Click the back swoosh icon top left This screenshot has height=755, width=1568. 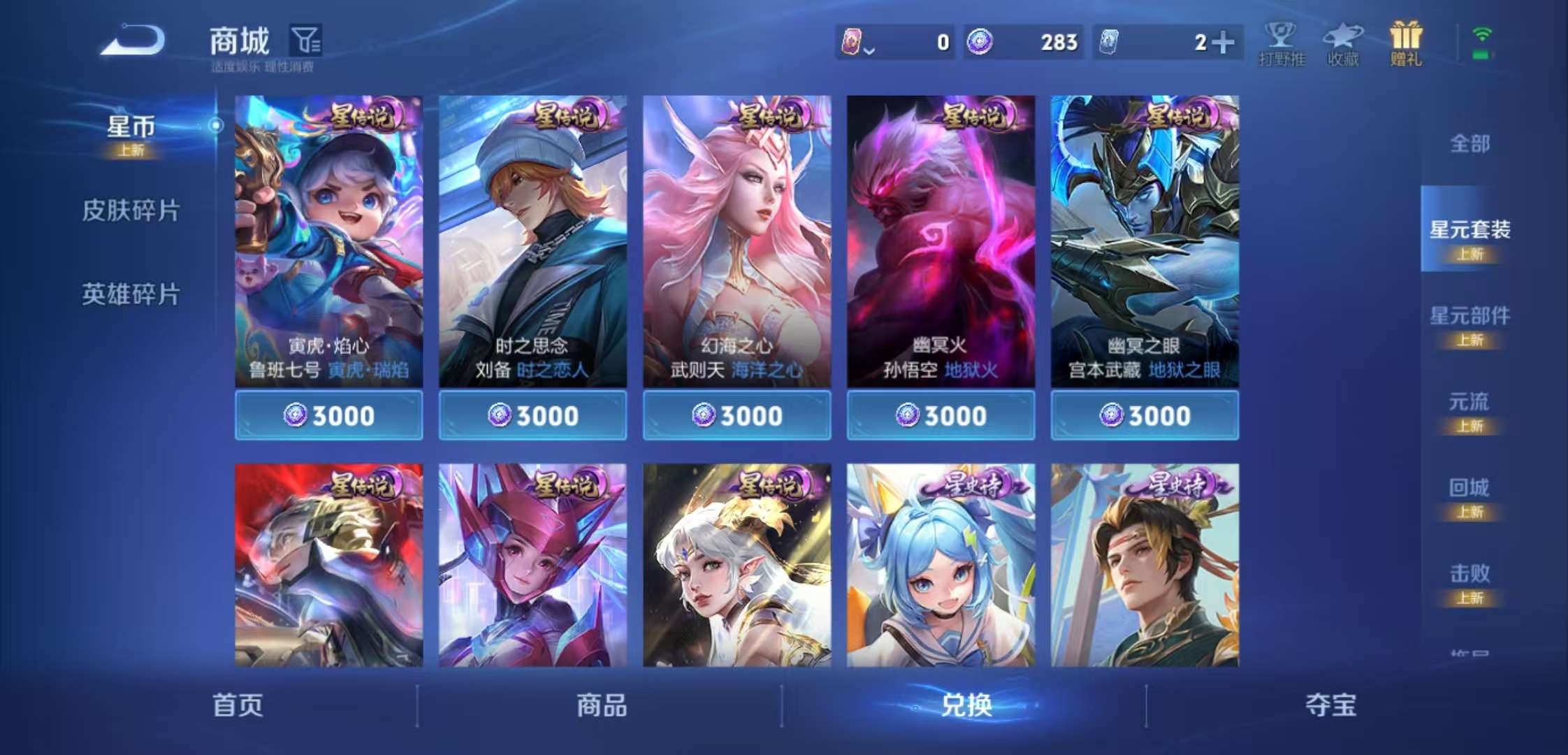133,38
